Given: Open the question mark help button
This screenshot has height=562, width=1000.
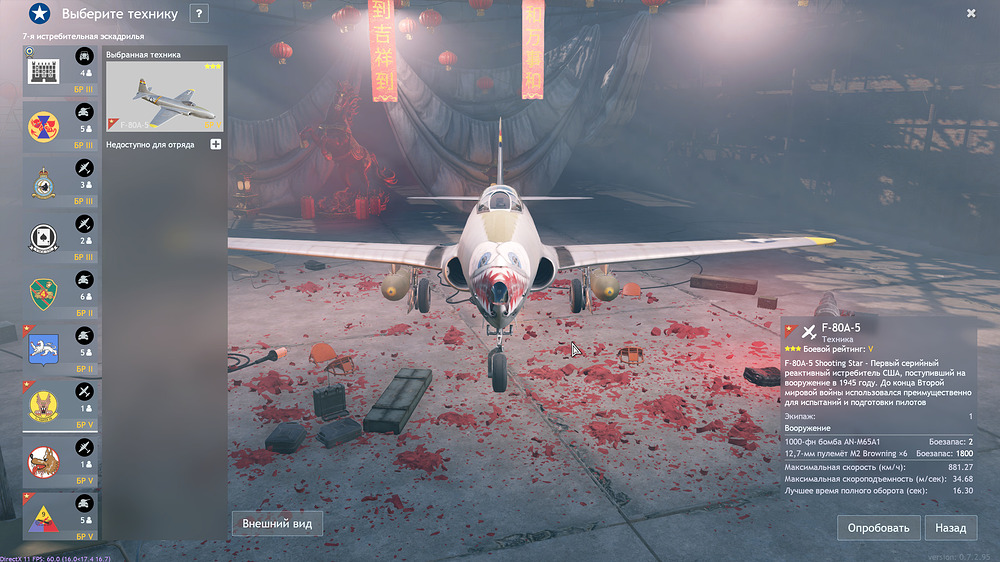Looking at the screenshot, I should (199, 14).
